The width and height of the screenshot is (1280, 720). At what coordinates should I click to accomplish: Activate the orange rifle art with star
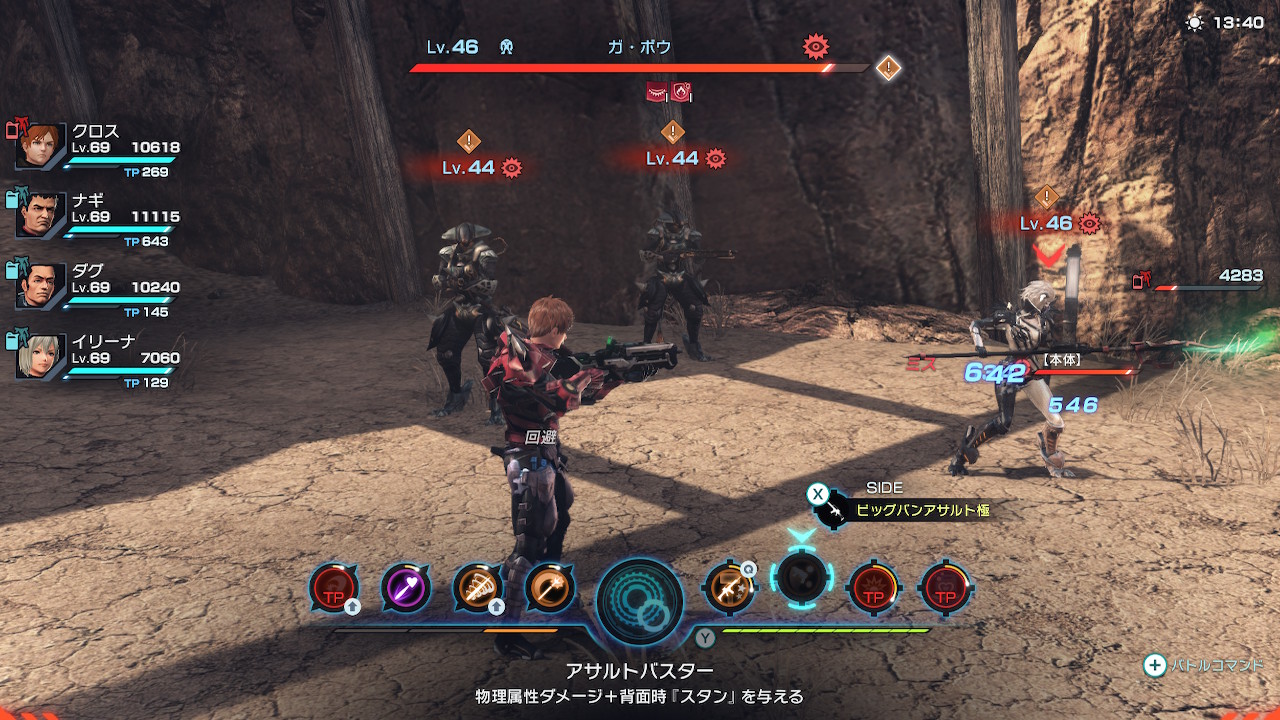click(x=729, y=587)
